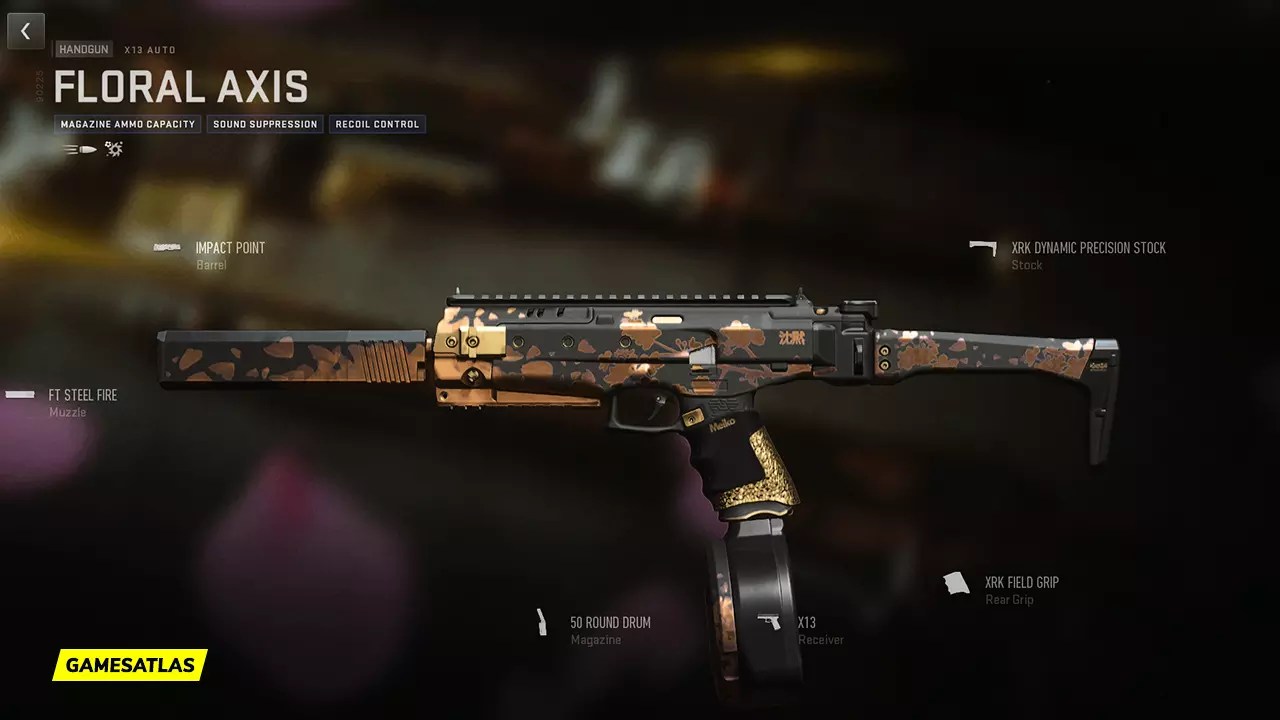Select the XRK Dynamic Precision Stock icon
The image size is (1280, 720).
coord(981,247)
